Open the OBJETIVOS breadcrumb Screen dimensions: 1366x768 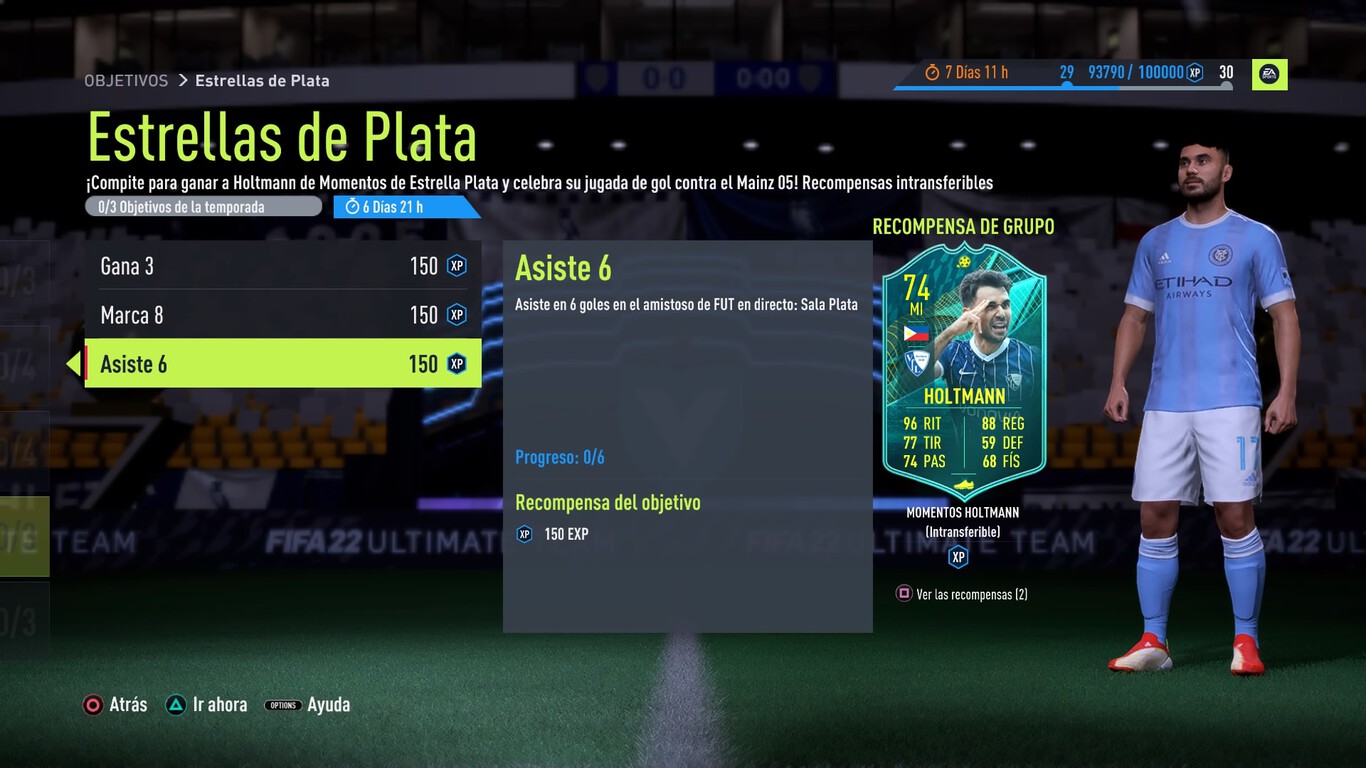[126, 81]
